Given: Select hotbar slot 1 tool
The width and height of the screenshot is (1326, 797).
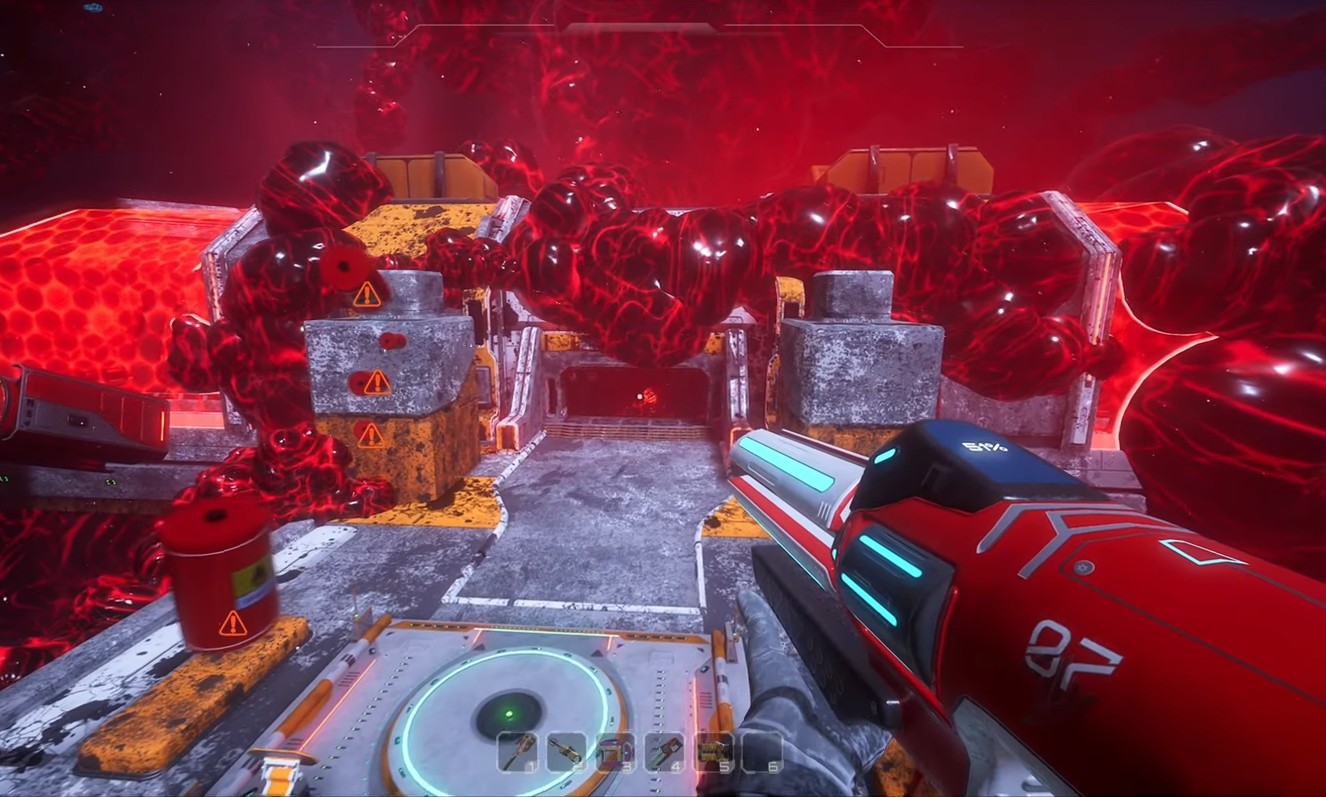Looking at the screenshot, I should tap(518, 751).
